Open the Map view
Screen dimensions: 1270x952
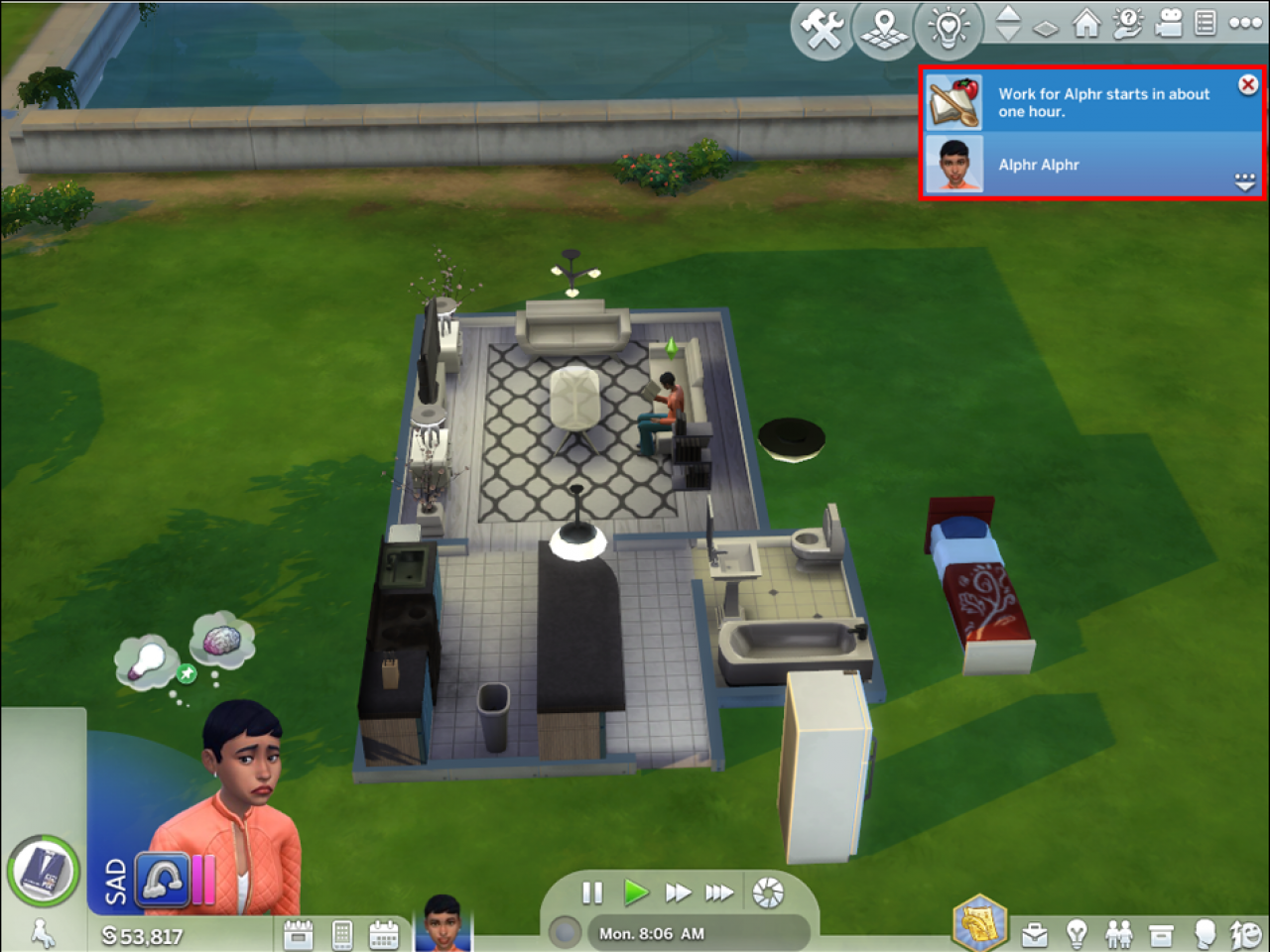[883, 30]
